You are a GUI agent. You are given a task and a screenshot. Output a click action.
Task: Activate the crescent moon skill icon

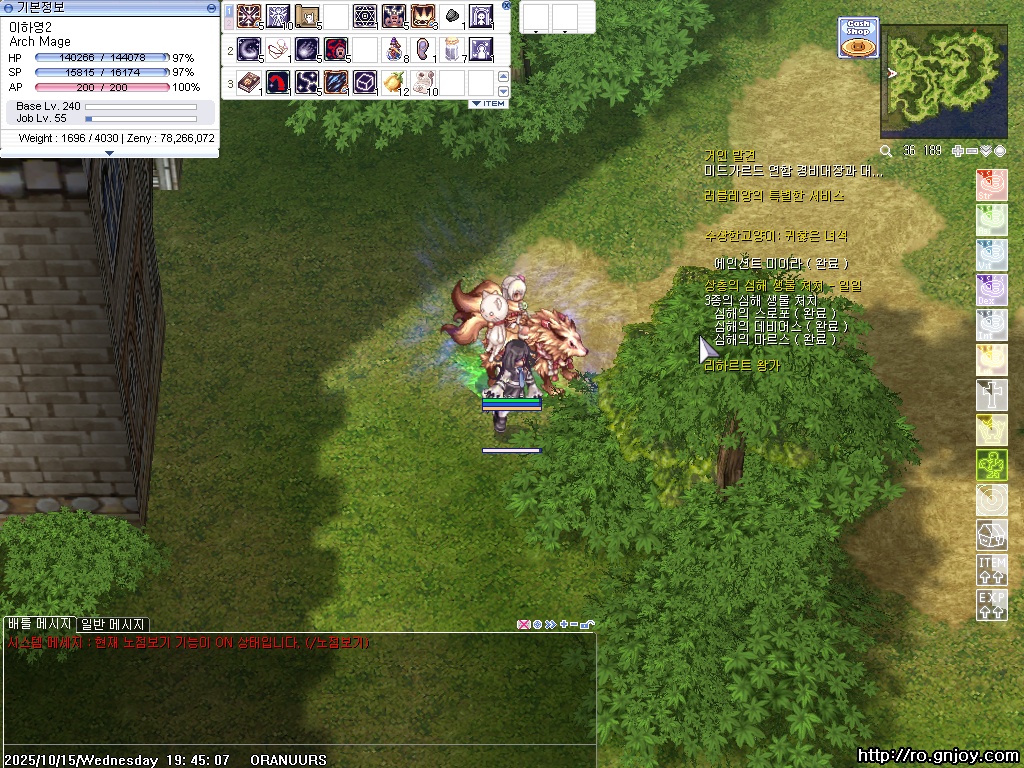[x=248, y=49]
